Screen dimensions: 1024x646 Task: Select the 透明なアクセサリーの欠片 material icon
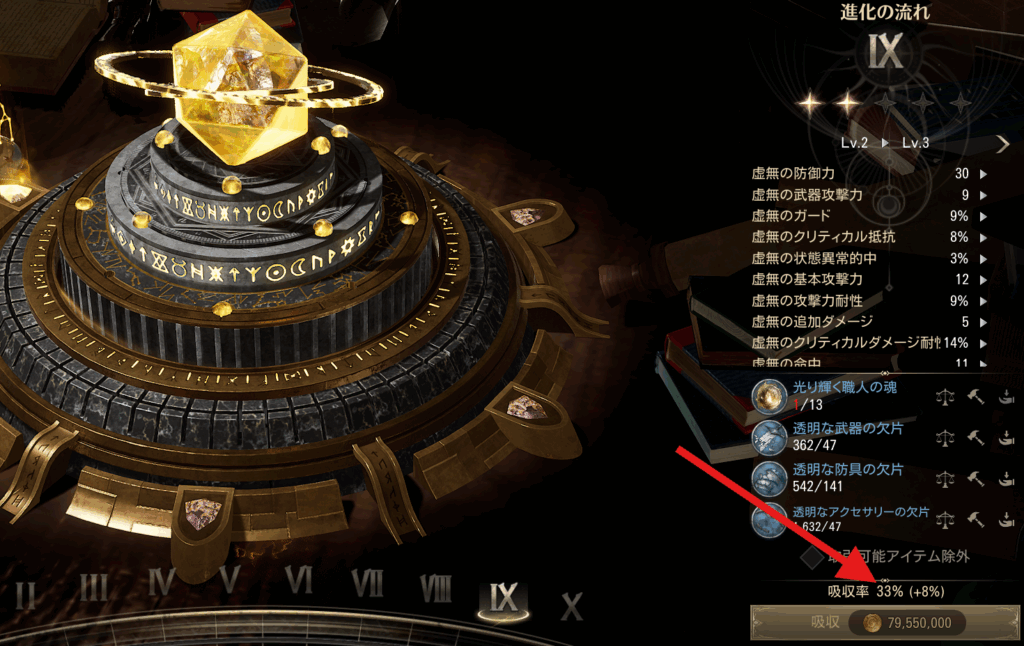[x=769, y=518]
